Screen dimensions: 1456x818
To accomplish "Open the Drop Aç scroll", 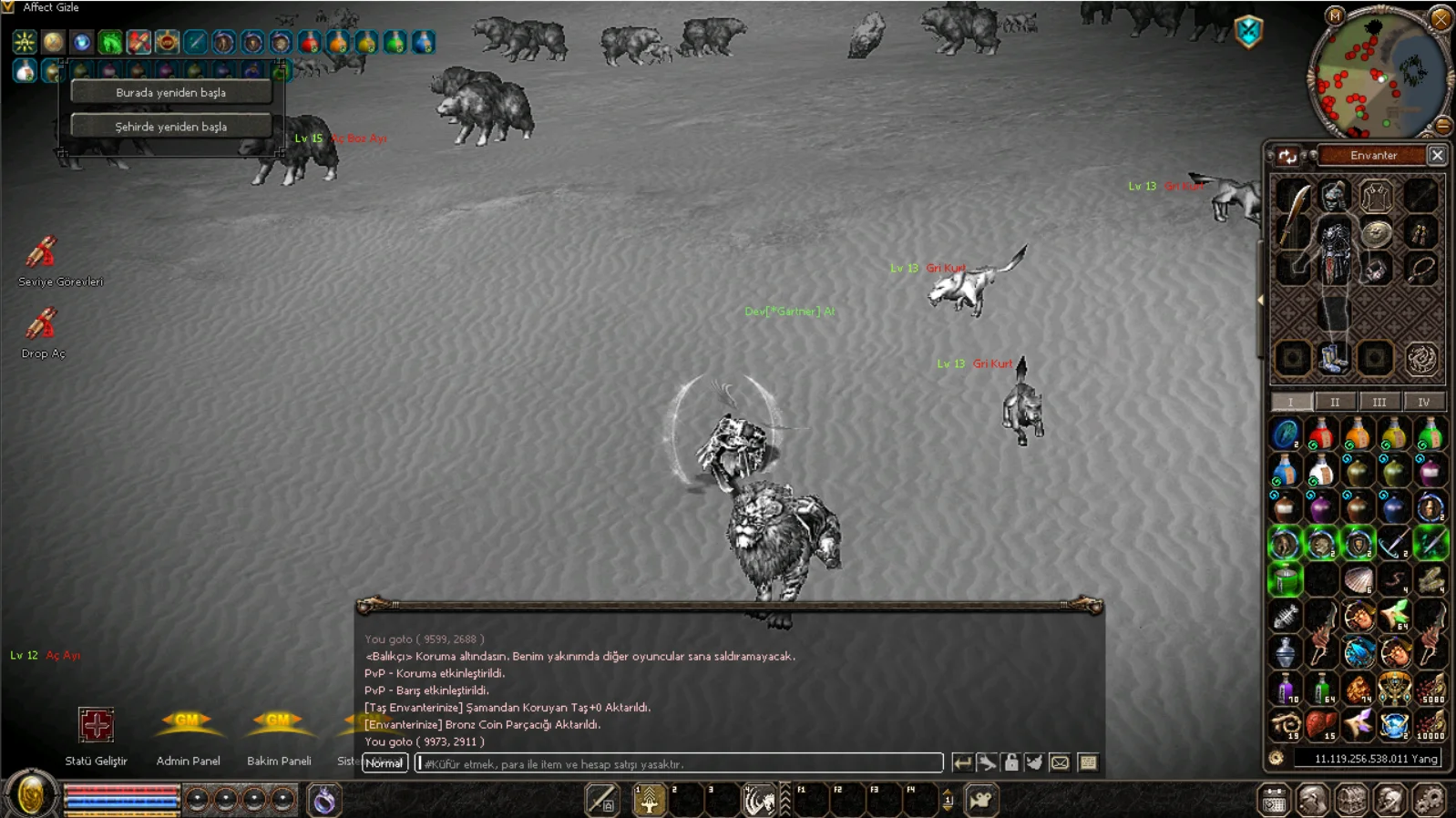I will tap(42, 325).
